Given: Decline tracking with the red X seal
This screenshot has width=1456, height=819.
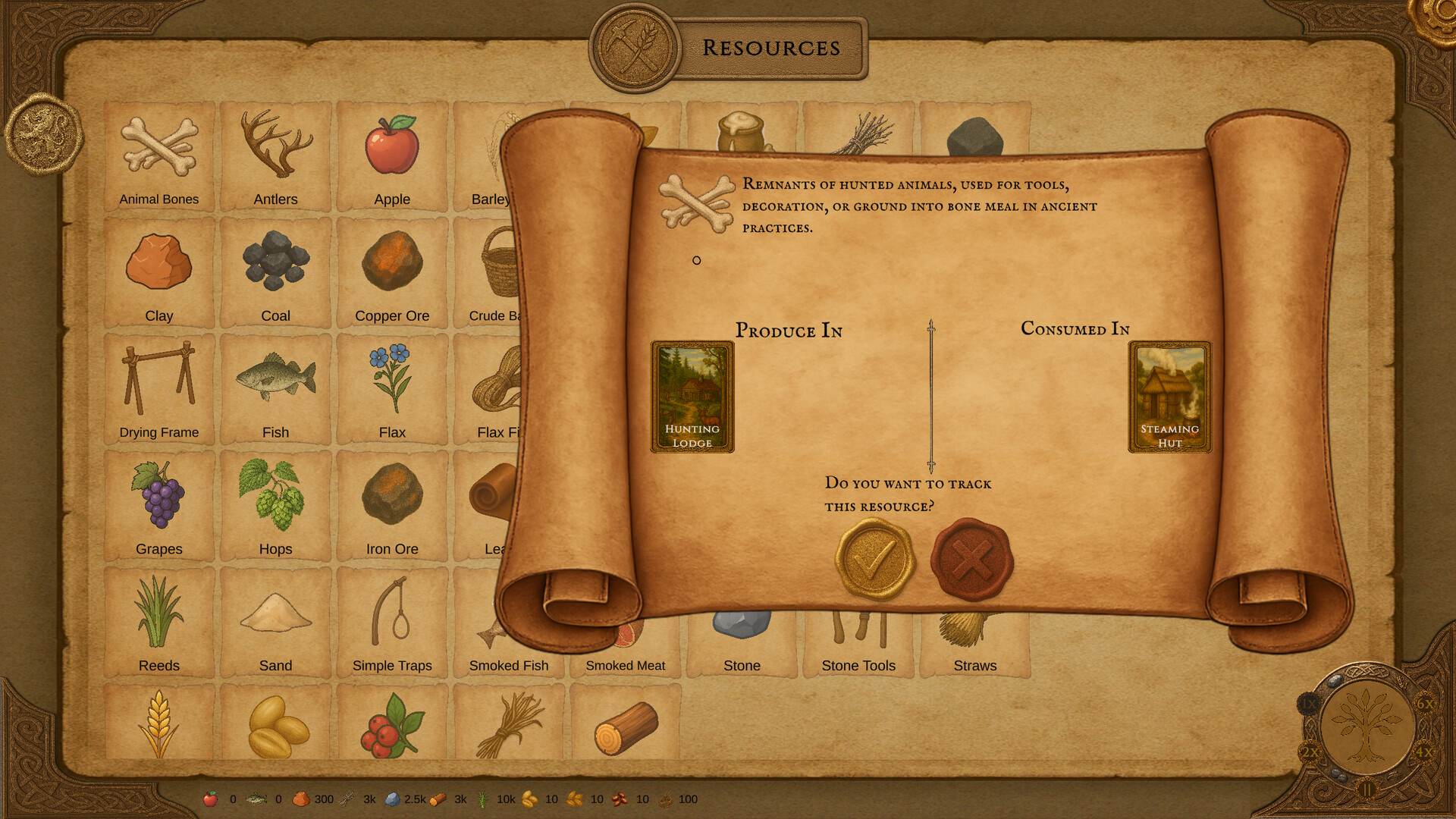Looking at the screenshot, I should tap(971, 560).
